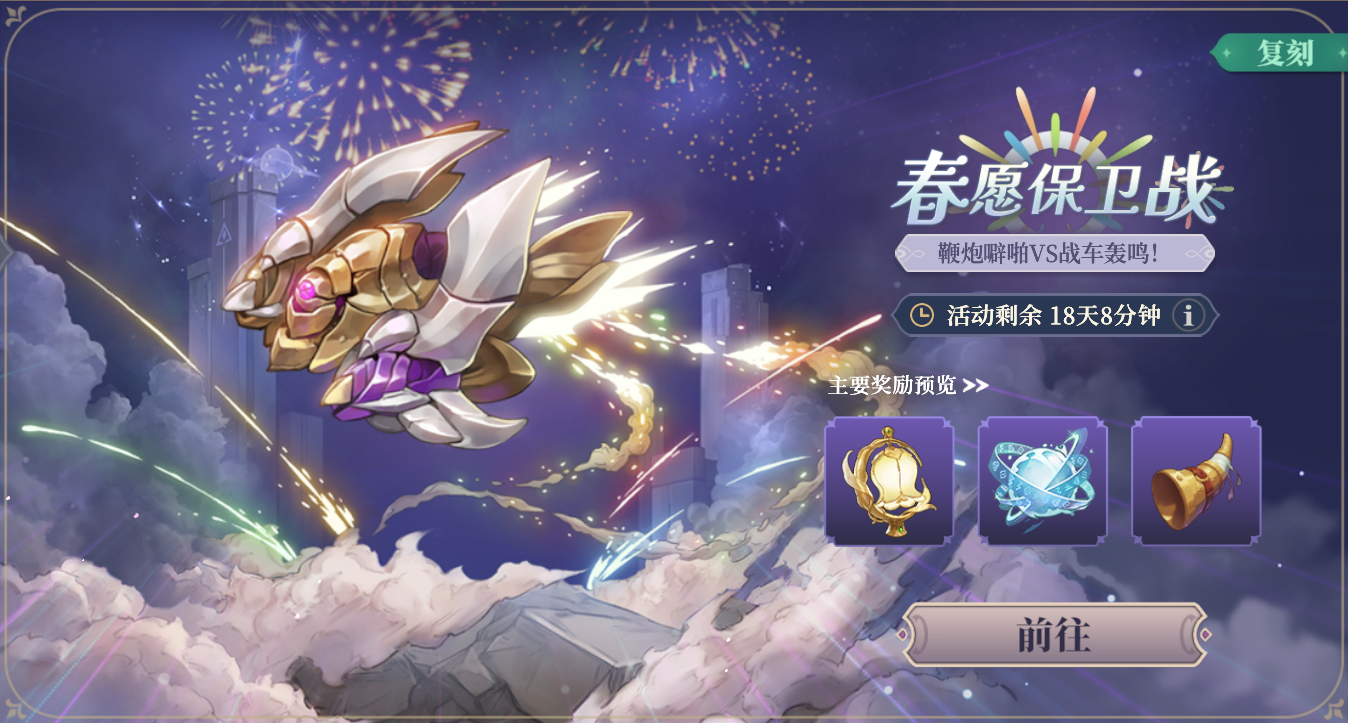The image size is (1348, 723).
Task: Click the 鞭炮噼啪VS战车轰鸣 subtitle banner
Action: [x=1052, y=252]
